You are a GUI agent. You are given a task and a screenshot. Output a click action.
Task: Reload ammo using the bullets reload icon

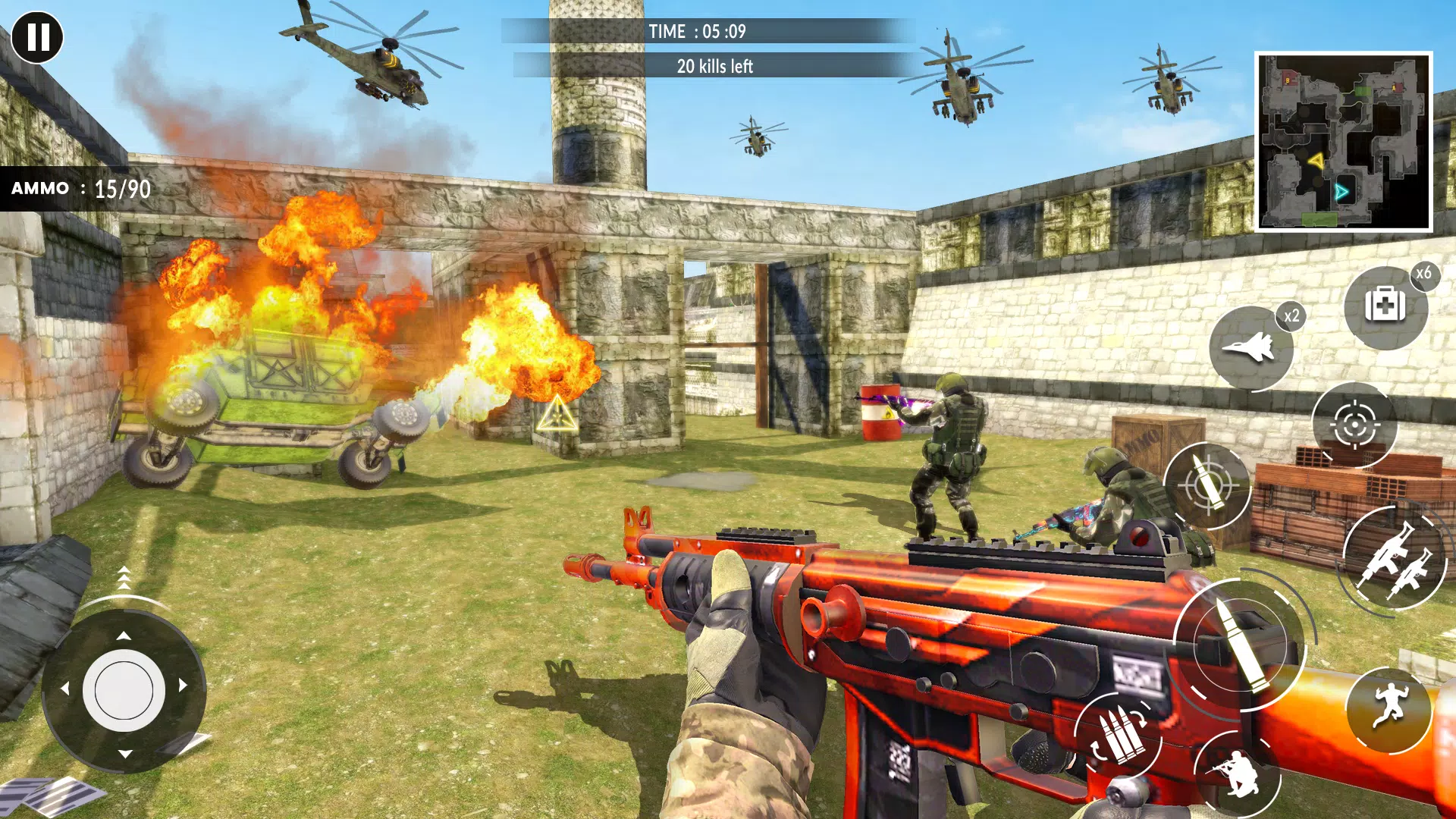click(1118, 736)
